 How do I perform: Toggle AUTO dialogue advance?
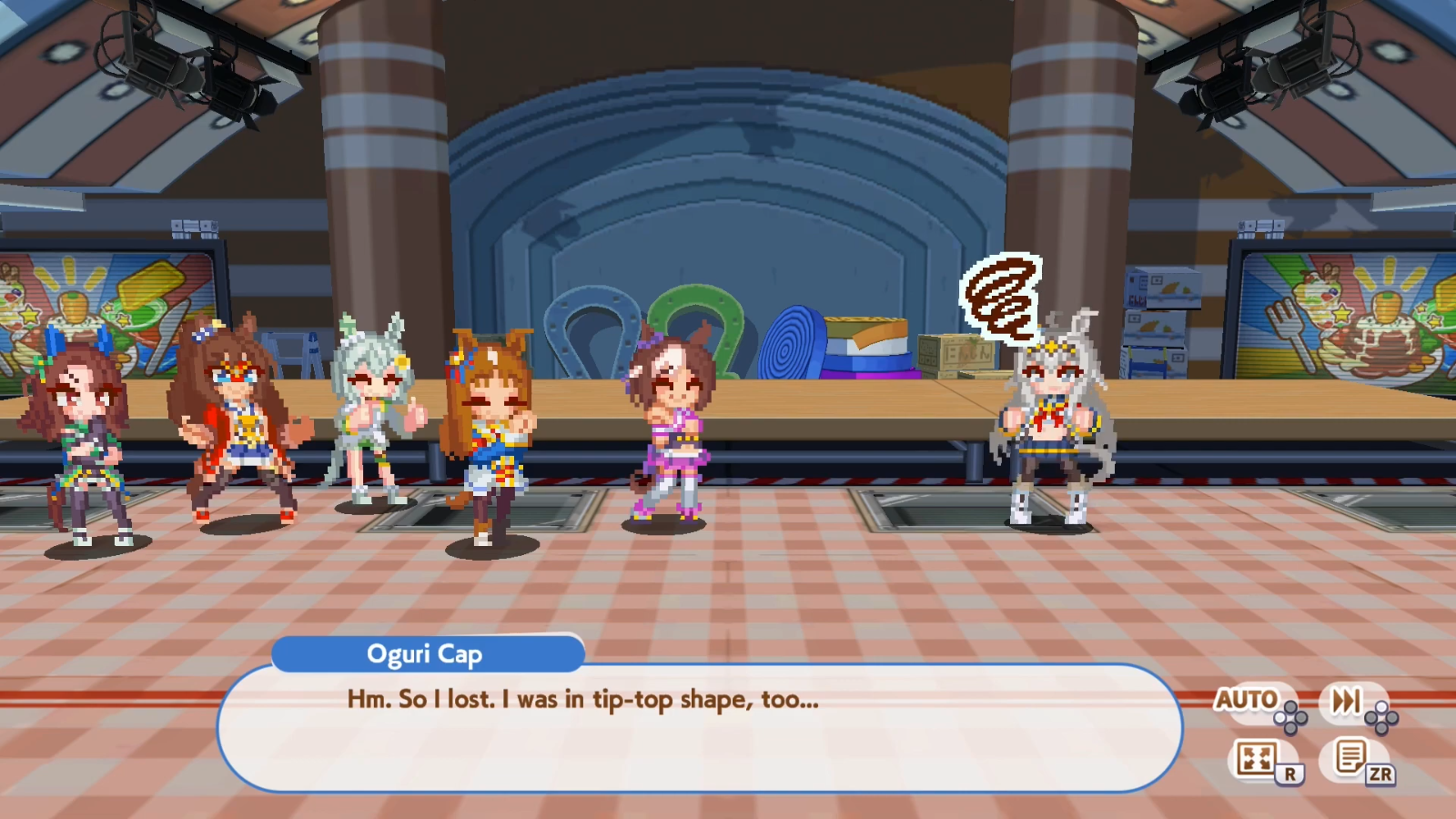click(1249, 701)
